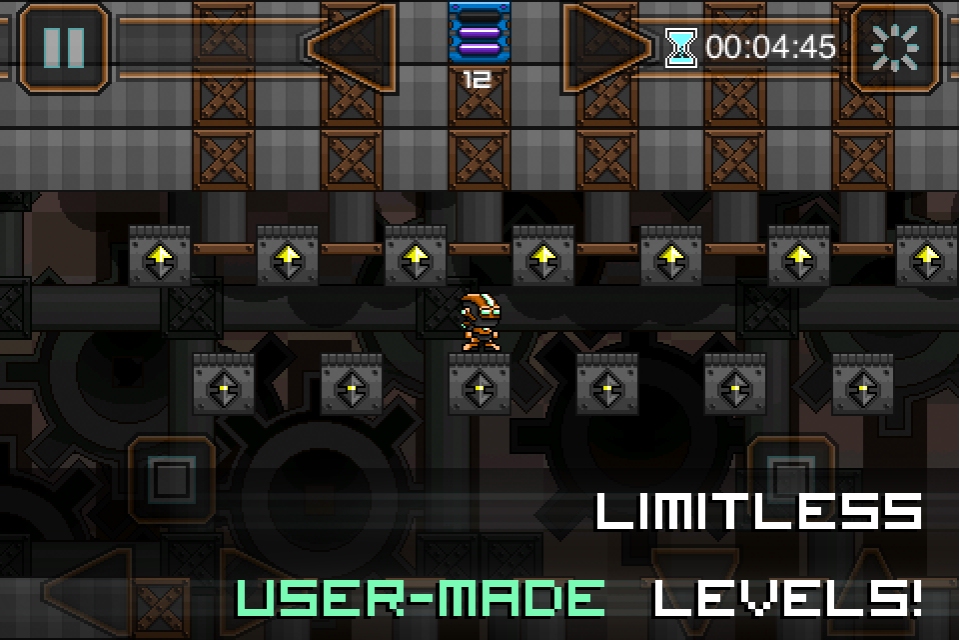Pause the game with the pause button
This screenshot has width=960, height=640.
(63, 47)
